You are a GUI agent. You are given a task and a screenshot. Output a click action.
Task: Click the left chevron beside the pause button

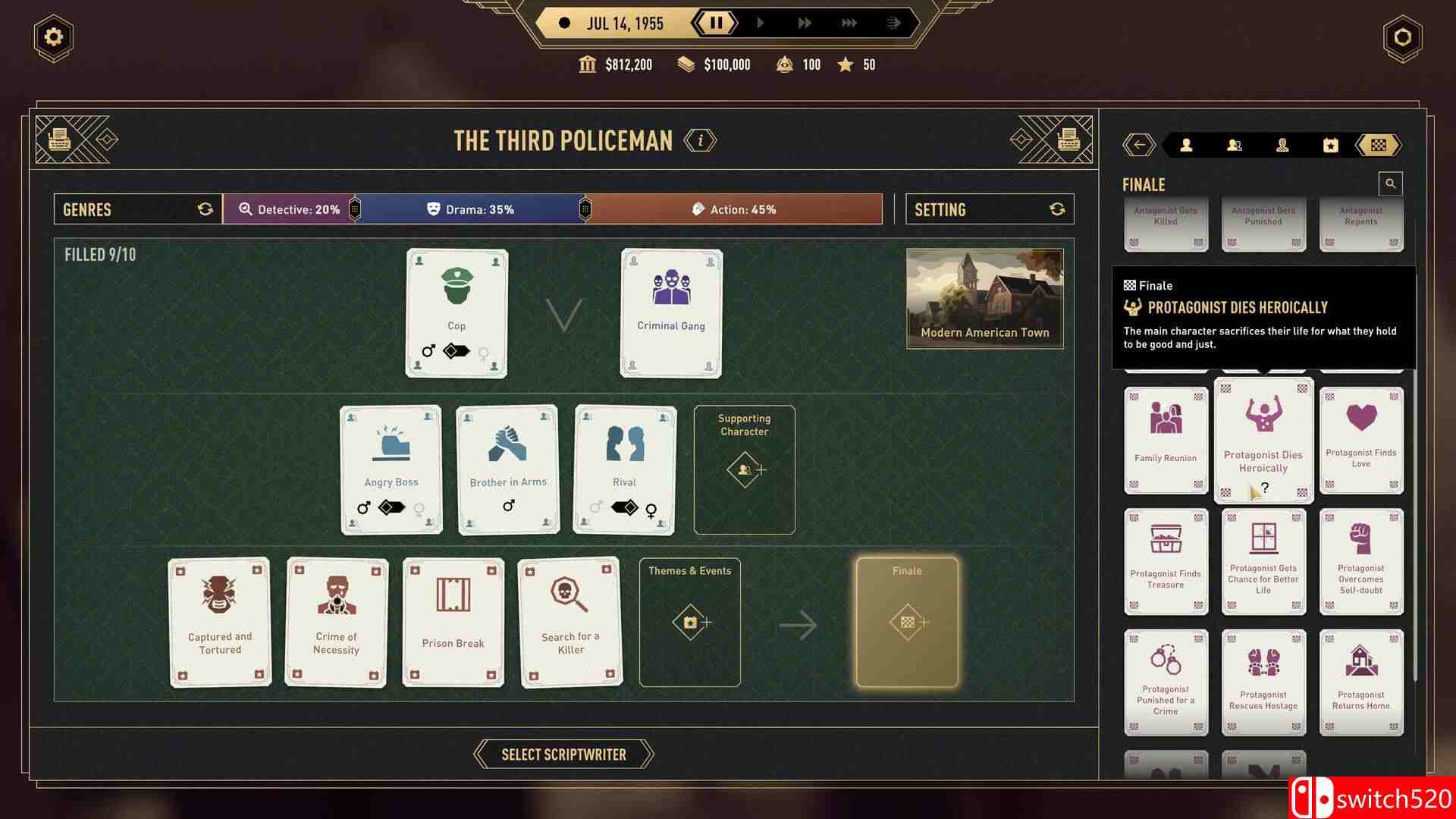click(x=698, y=22)
